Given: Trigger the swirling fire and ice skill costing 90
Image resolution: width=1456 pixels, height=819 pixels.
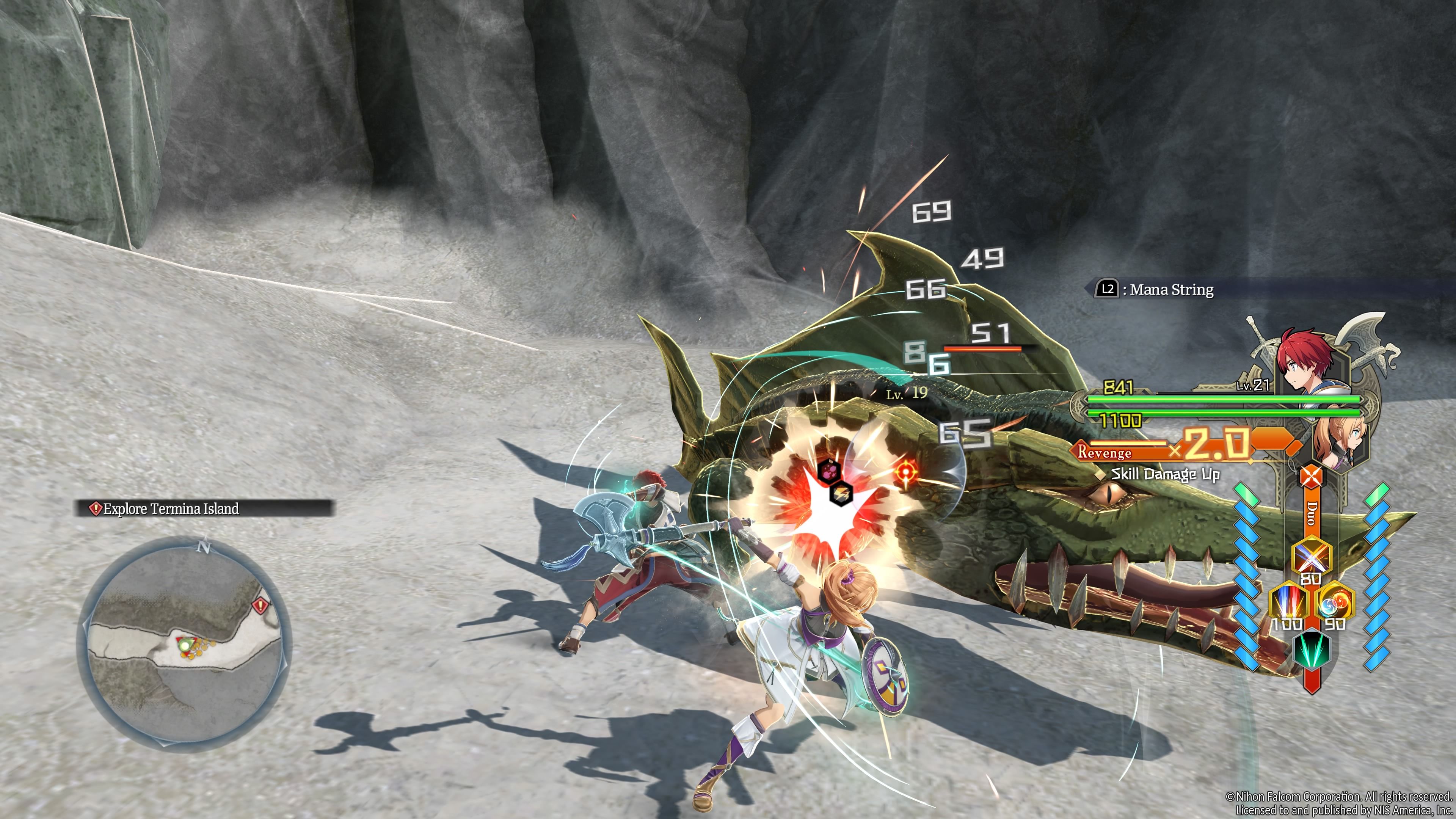Looking at the screenshot, I should coord(1335,602).
